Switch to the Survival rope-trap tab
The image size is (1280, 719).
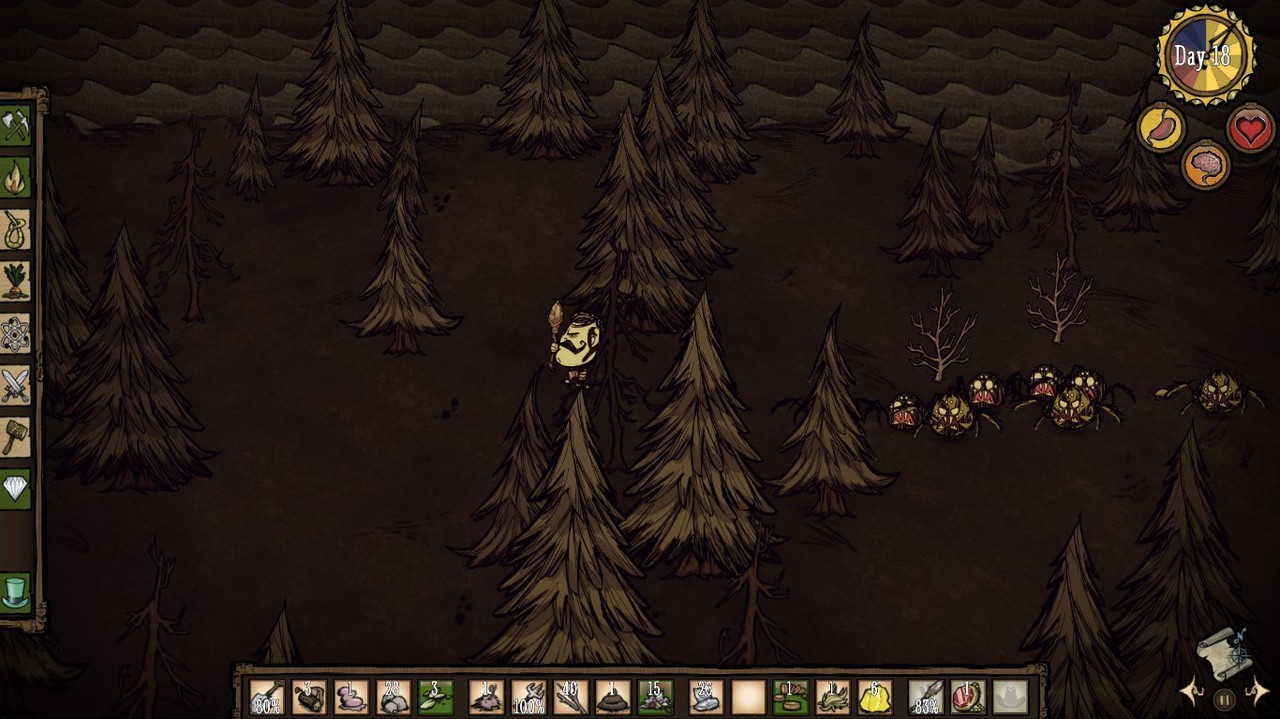(x=15, y=230)
